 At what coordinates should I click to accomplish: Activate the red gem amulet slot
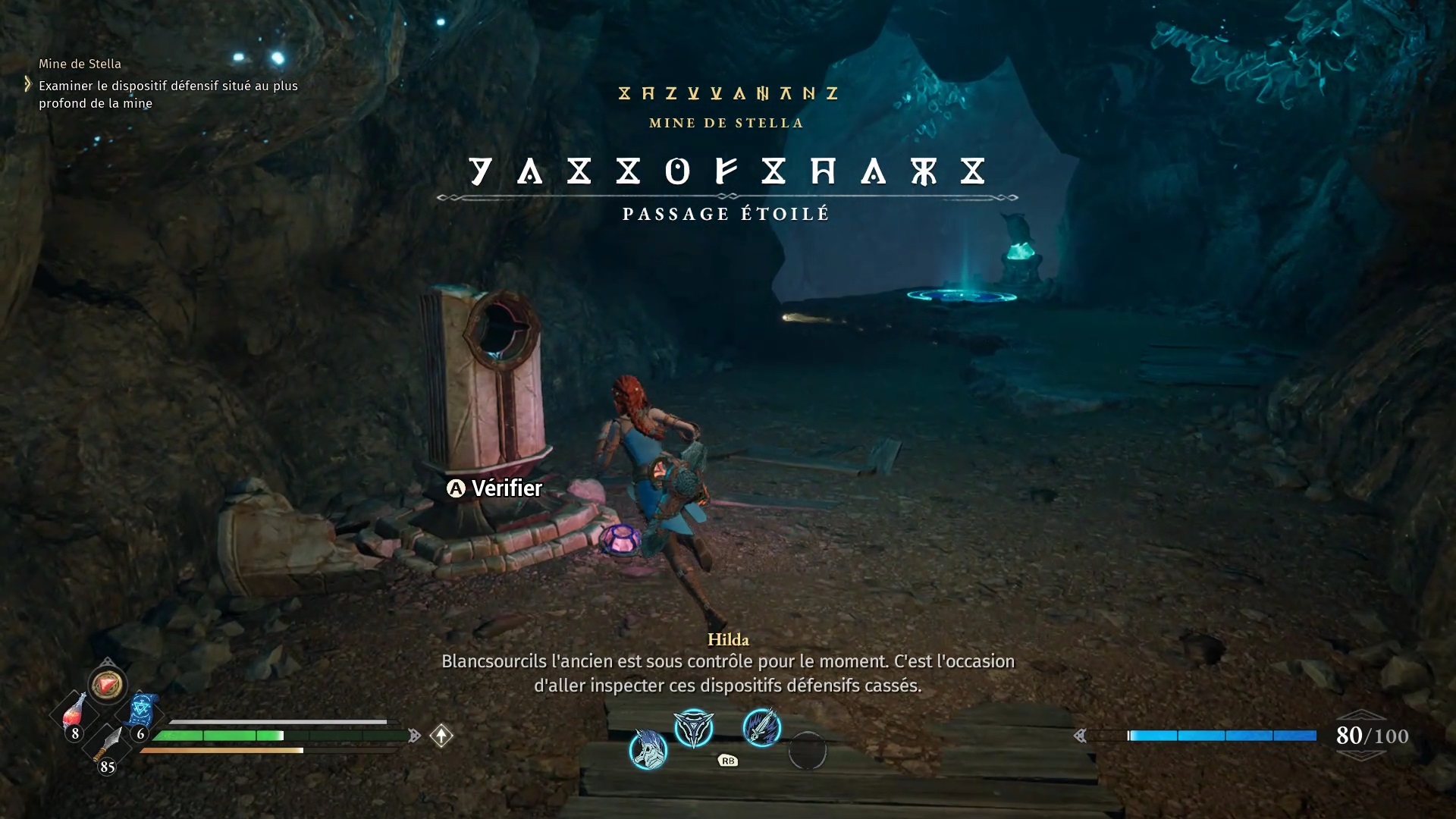click(107, 685)
